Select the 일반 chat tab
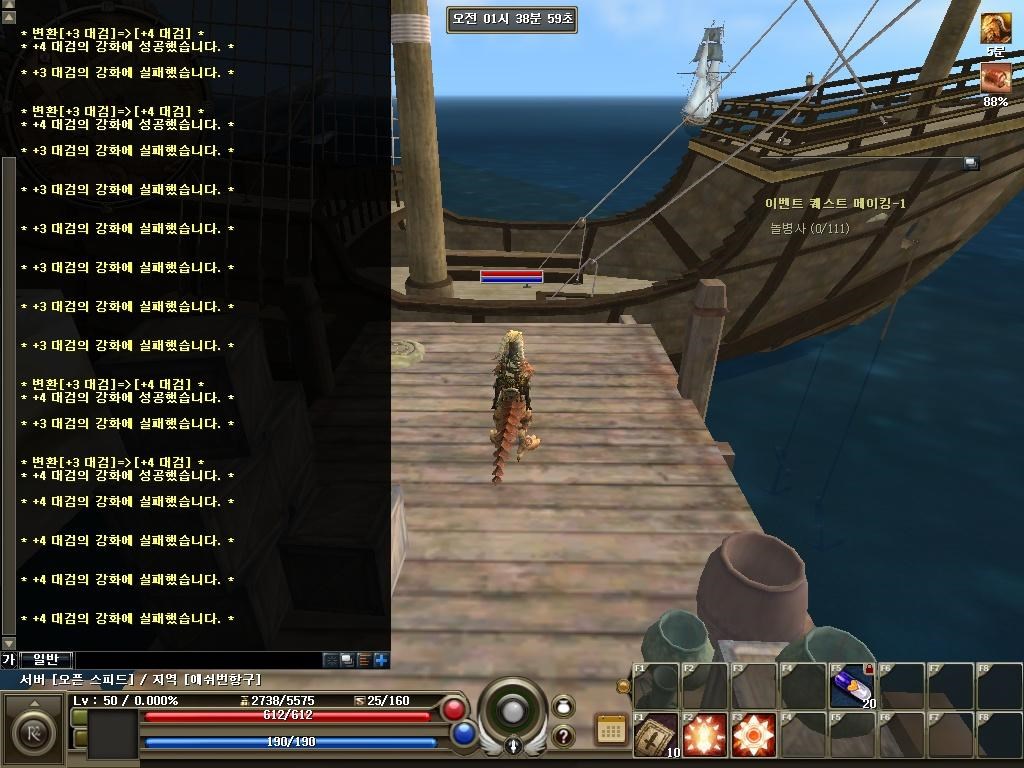 pyautogui.click(x=45, y=659)
